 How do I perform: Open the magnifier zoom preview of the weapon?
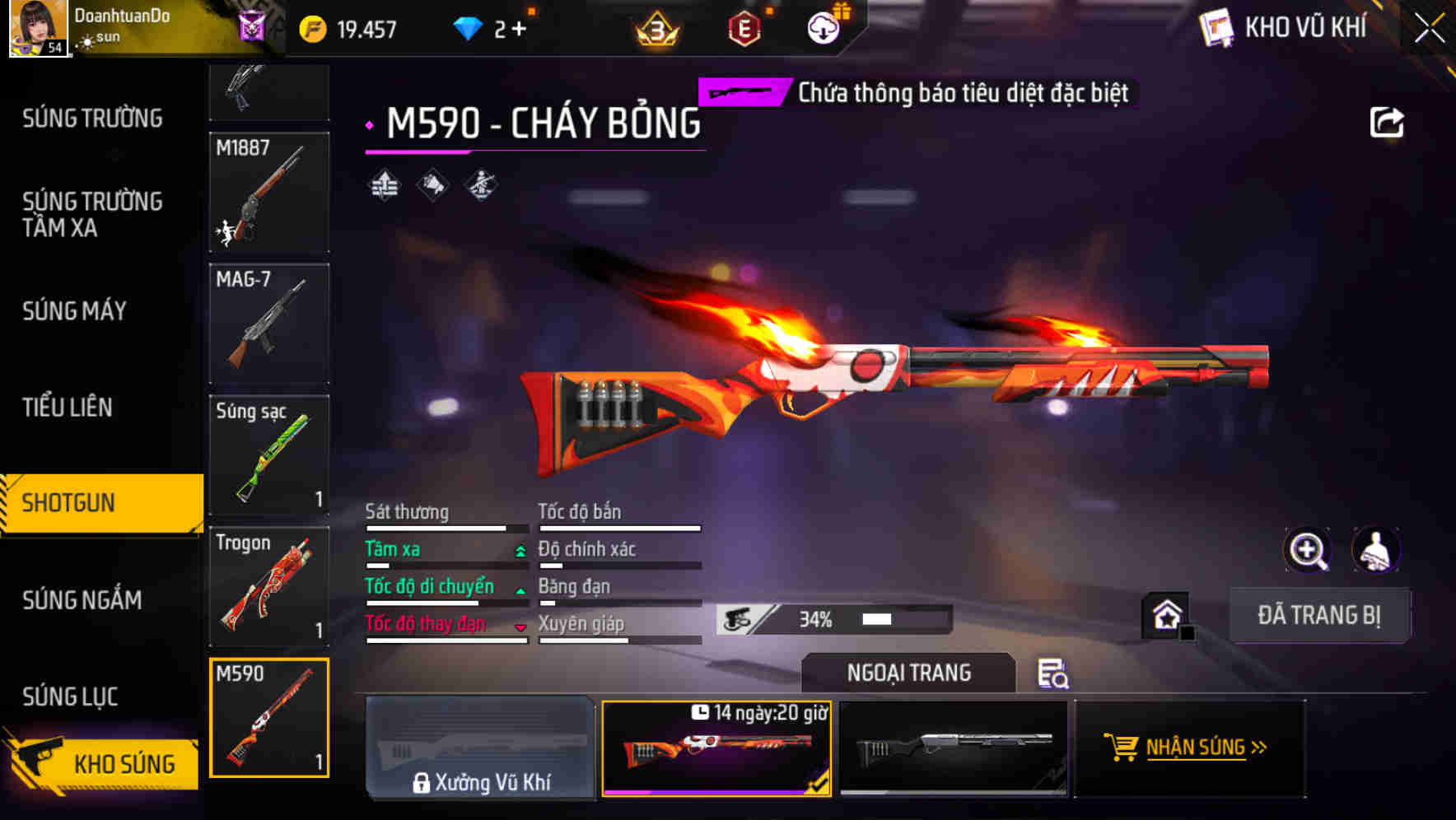(x=1309, y=550)
